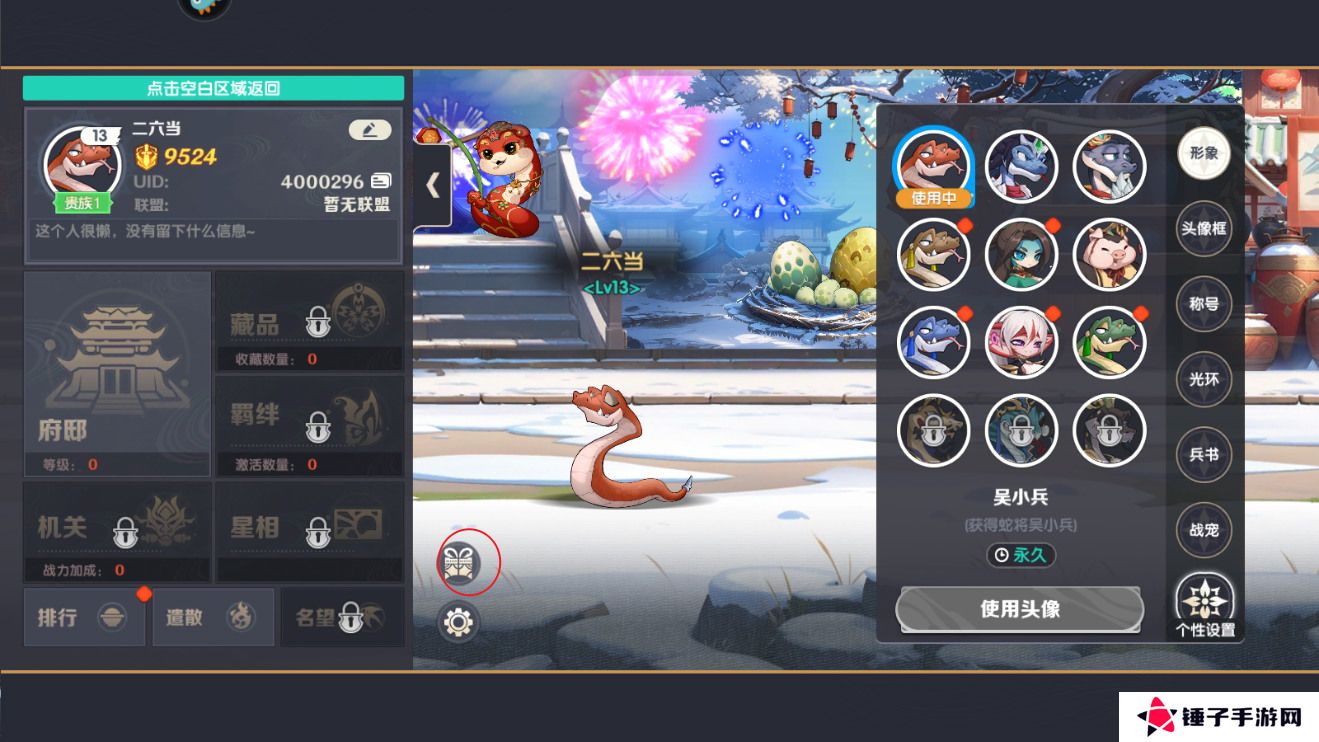Open the 排行 ranking button
Screen dimensions: 1319x742
(x=85, y=617)
